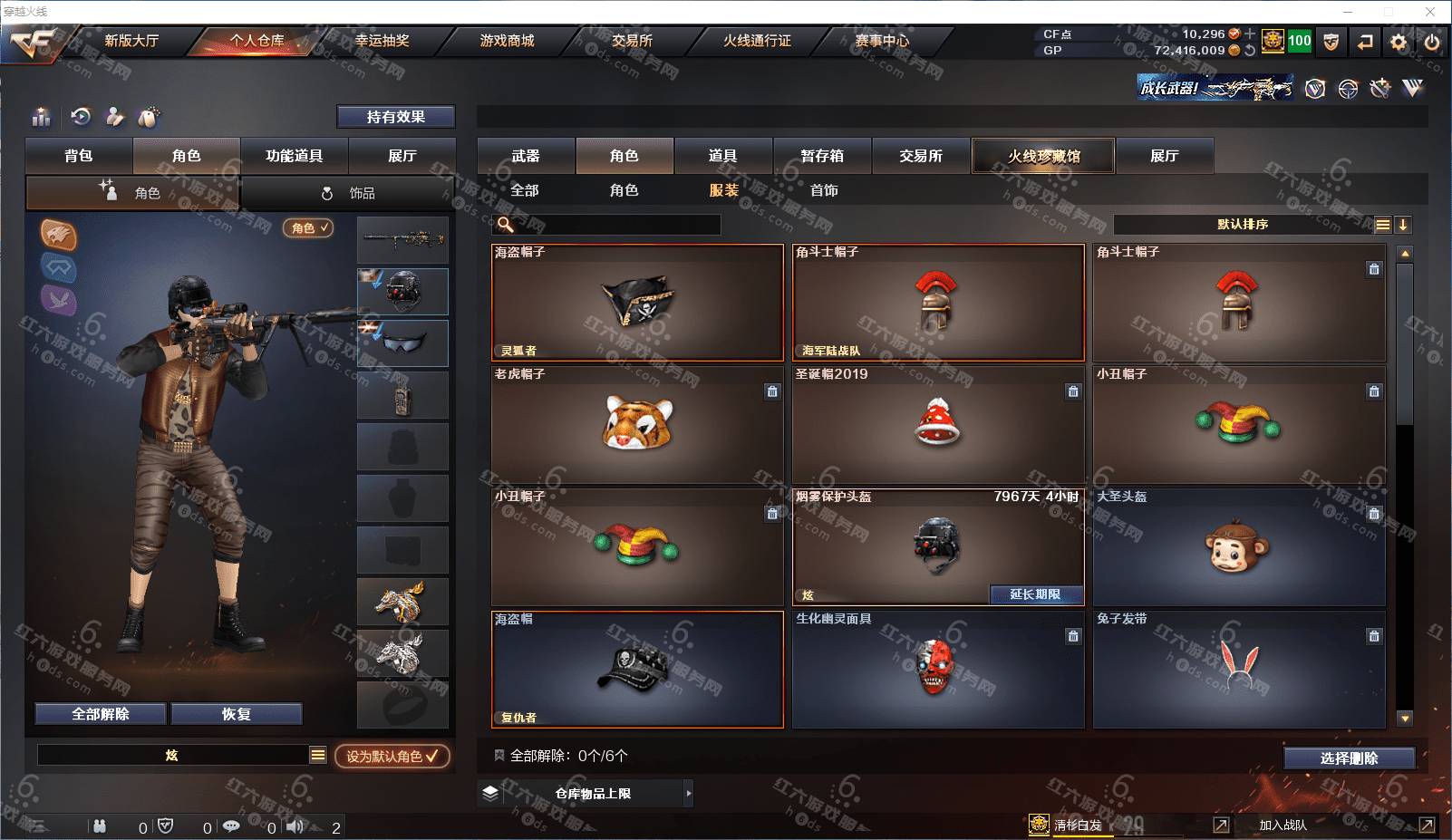
Task: Open the 游戏商城 game shop
Action: 507,41
